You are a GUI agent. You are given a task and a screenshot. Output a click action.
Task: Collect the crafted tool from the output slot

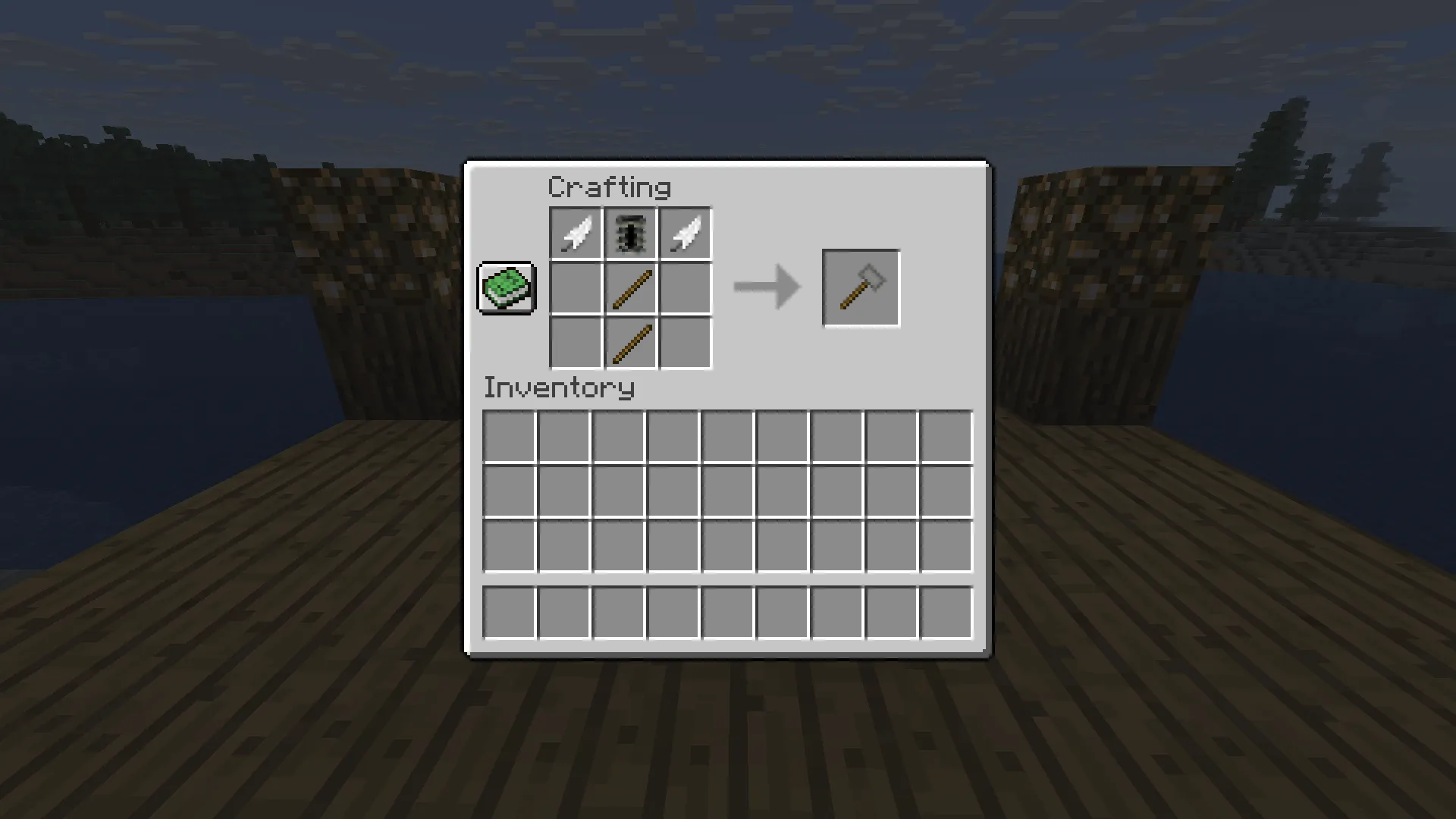coord(861,287)
